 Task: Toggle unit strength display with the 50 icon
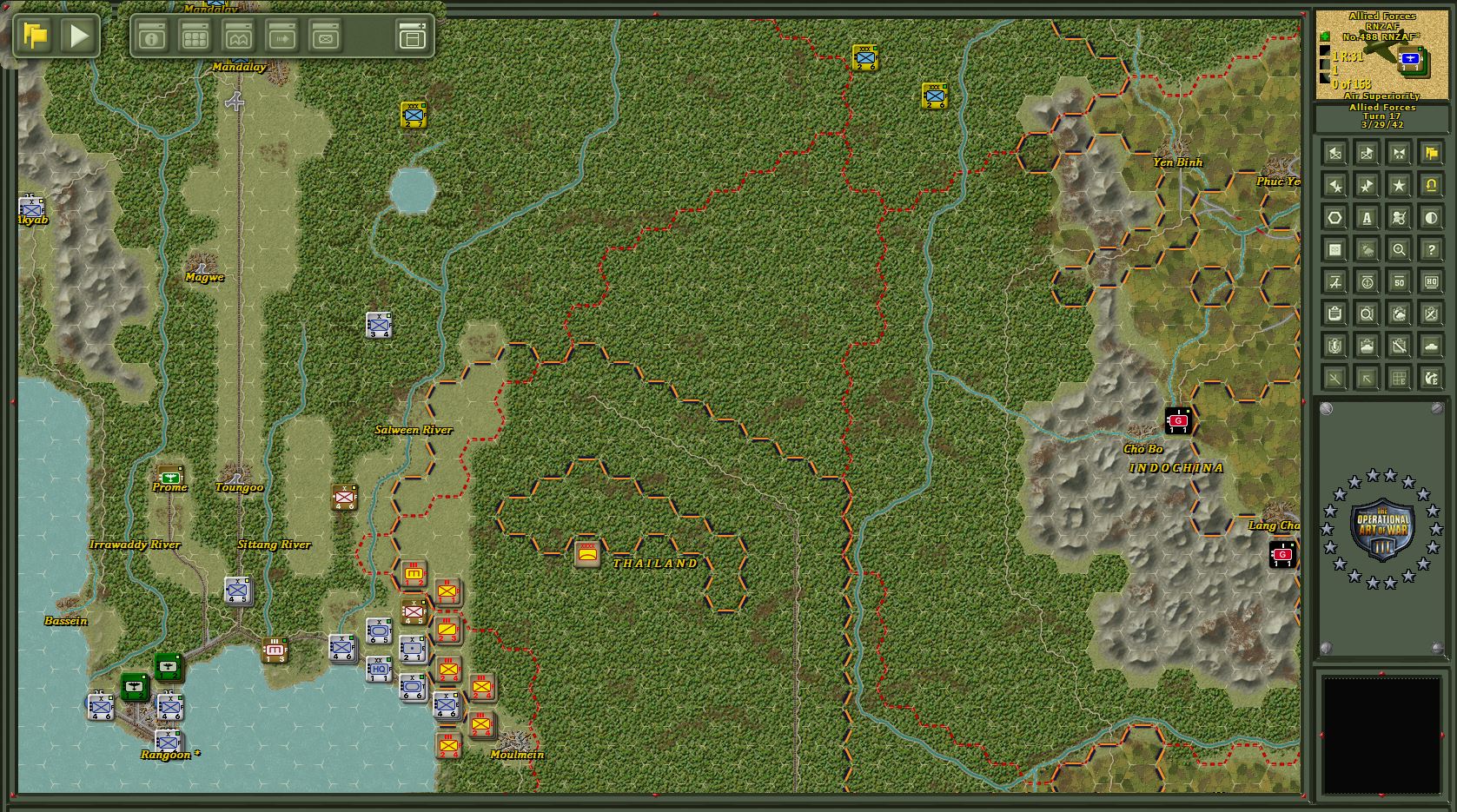[1400, 283]
